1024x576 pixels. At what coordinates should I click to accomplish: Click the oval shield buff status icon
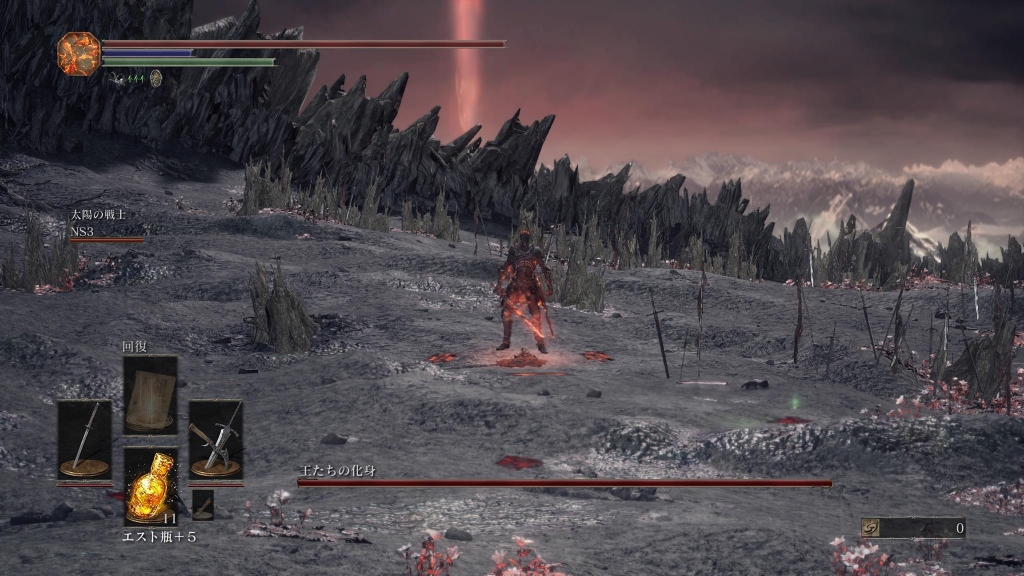[x=156, y=77]
